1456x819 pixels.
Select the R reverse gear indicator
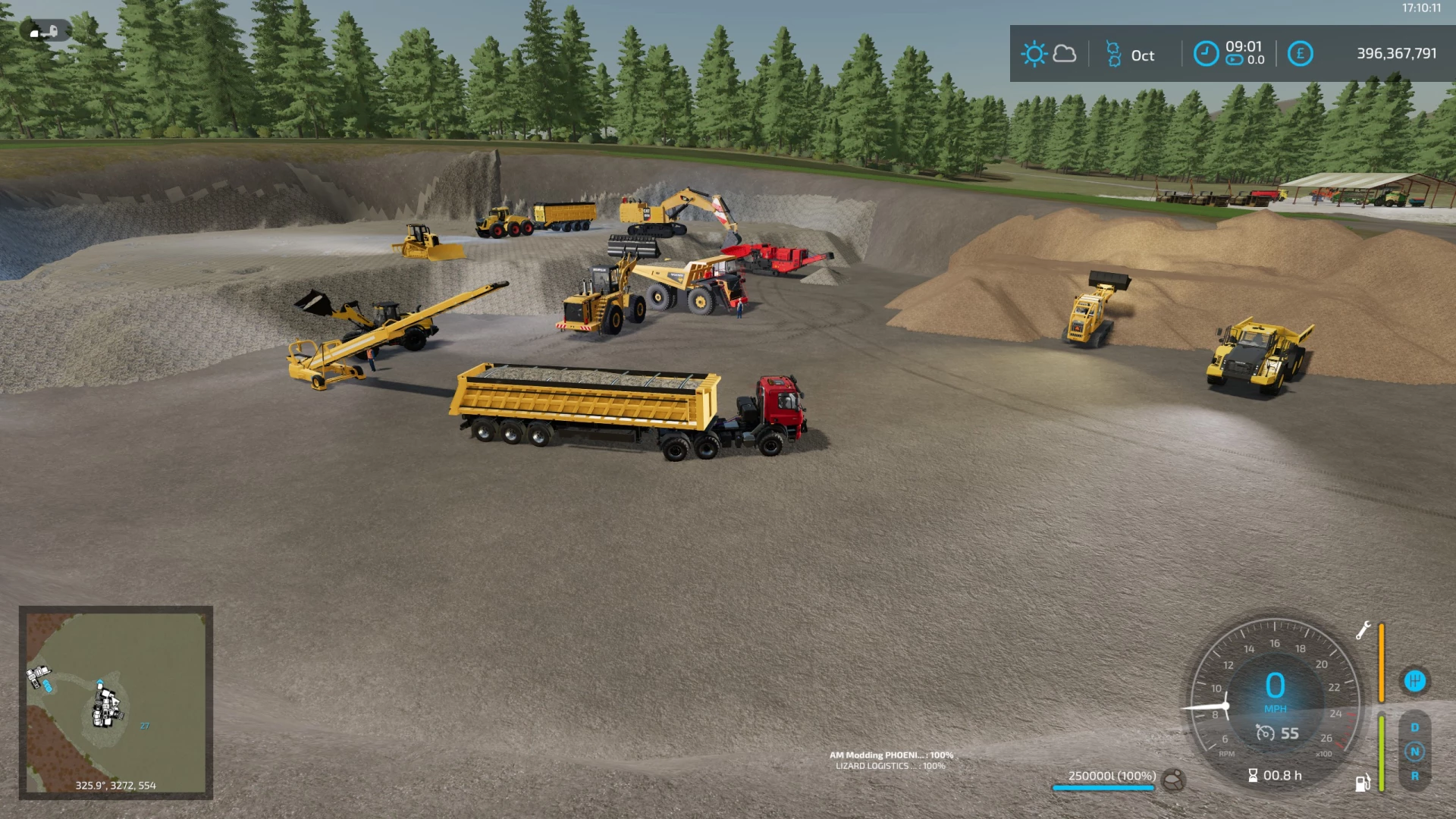coord(1414,776)
